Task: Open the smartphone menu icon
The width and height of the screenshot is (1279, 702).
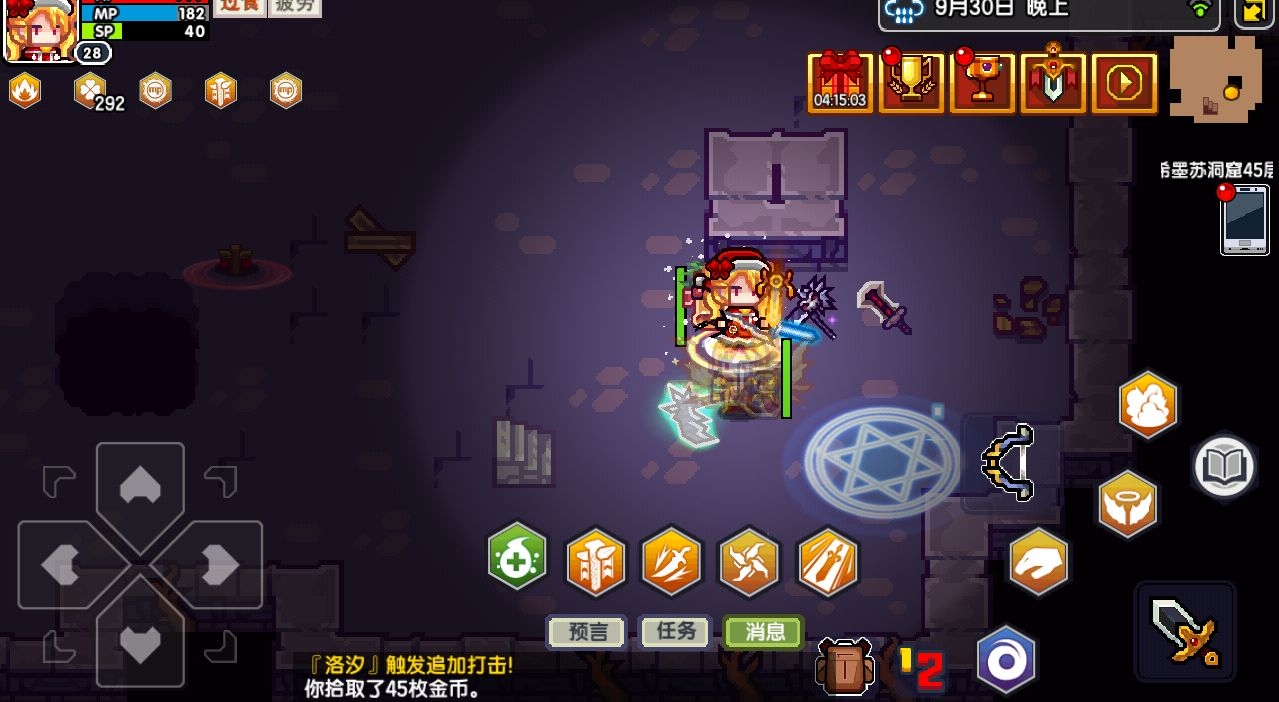Action: [1244, 218]
